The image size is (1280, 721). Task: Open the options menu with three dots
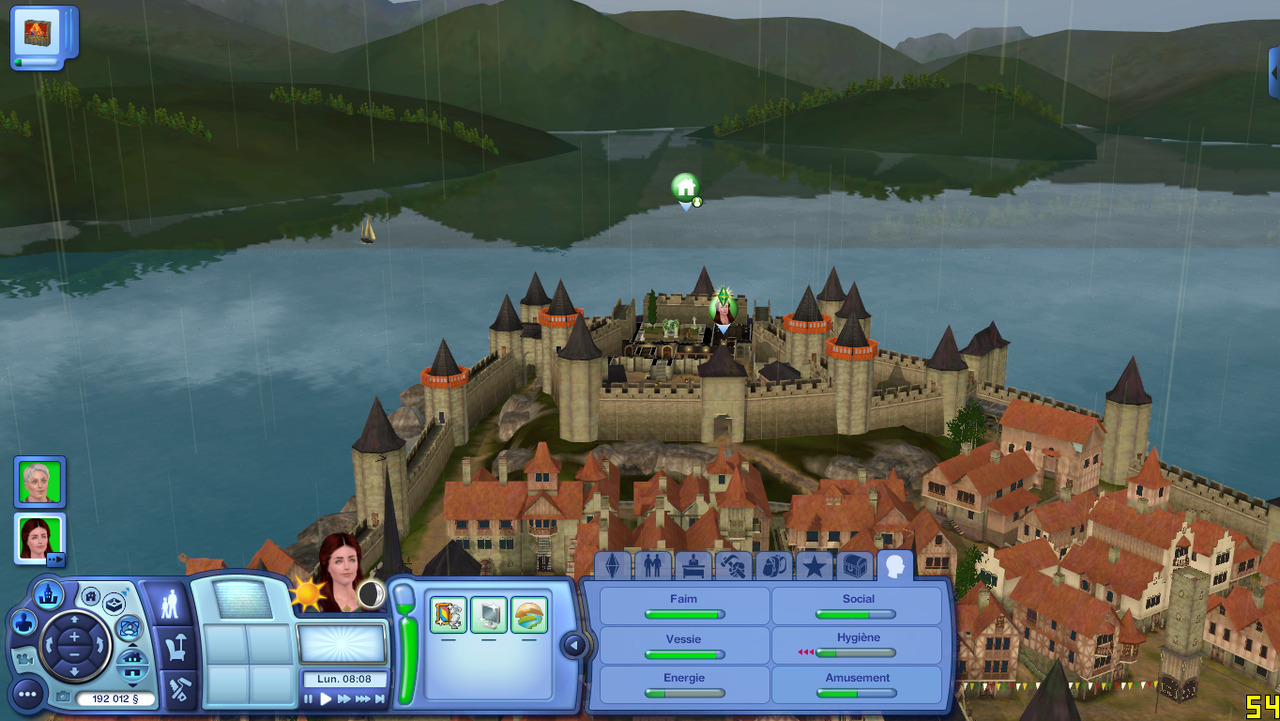tap(27, 693)
